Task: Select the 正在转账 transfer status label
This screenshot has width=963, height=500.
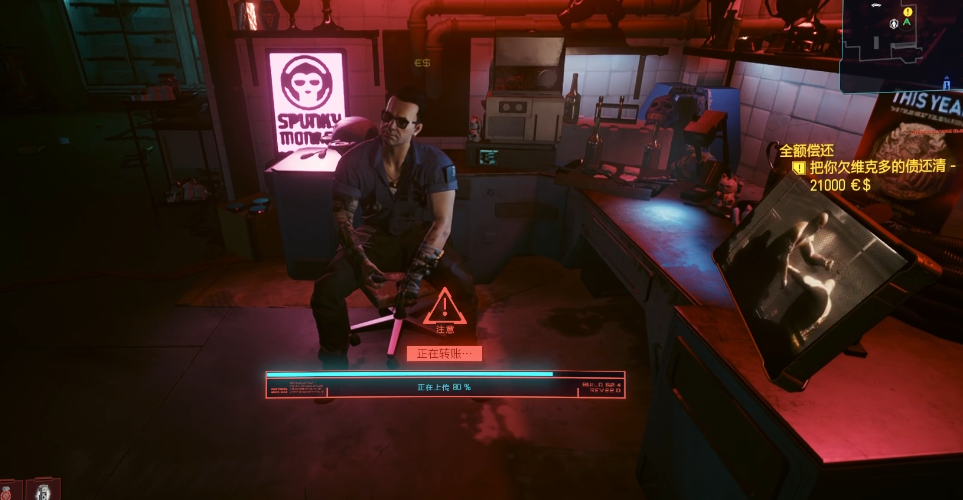Action: (x=444, y=353)
